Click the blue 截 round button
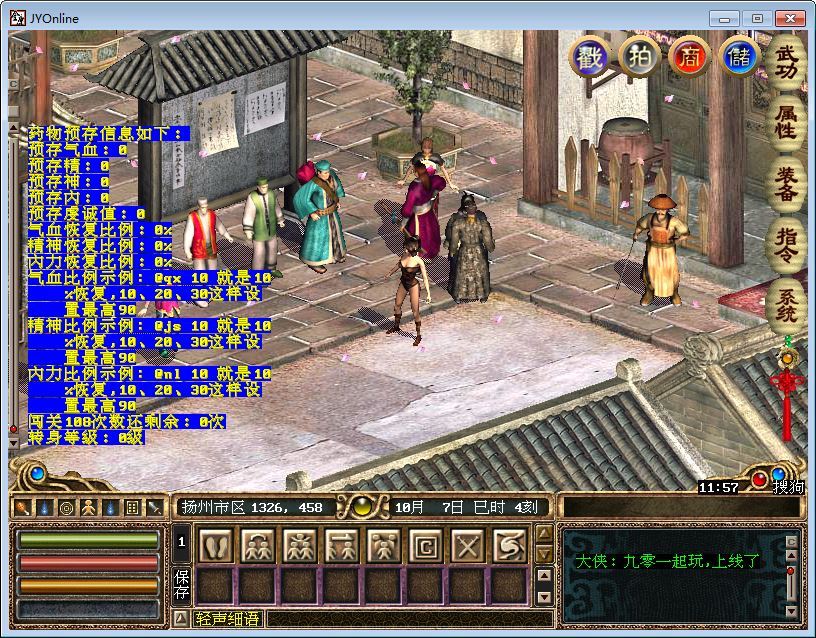Viewport: 816px width, 638px height. 589,57
